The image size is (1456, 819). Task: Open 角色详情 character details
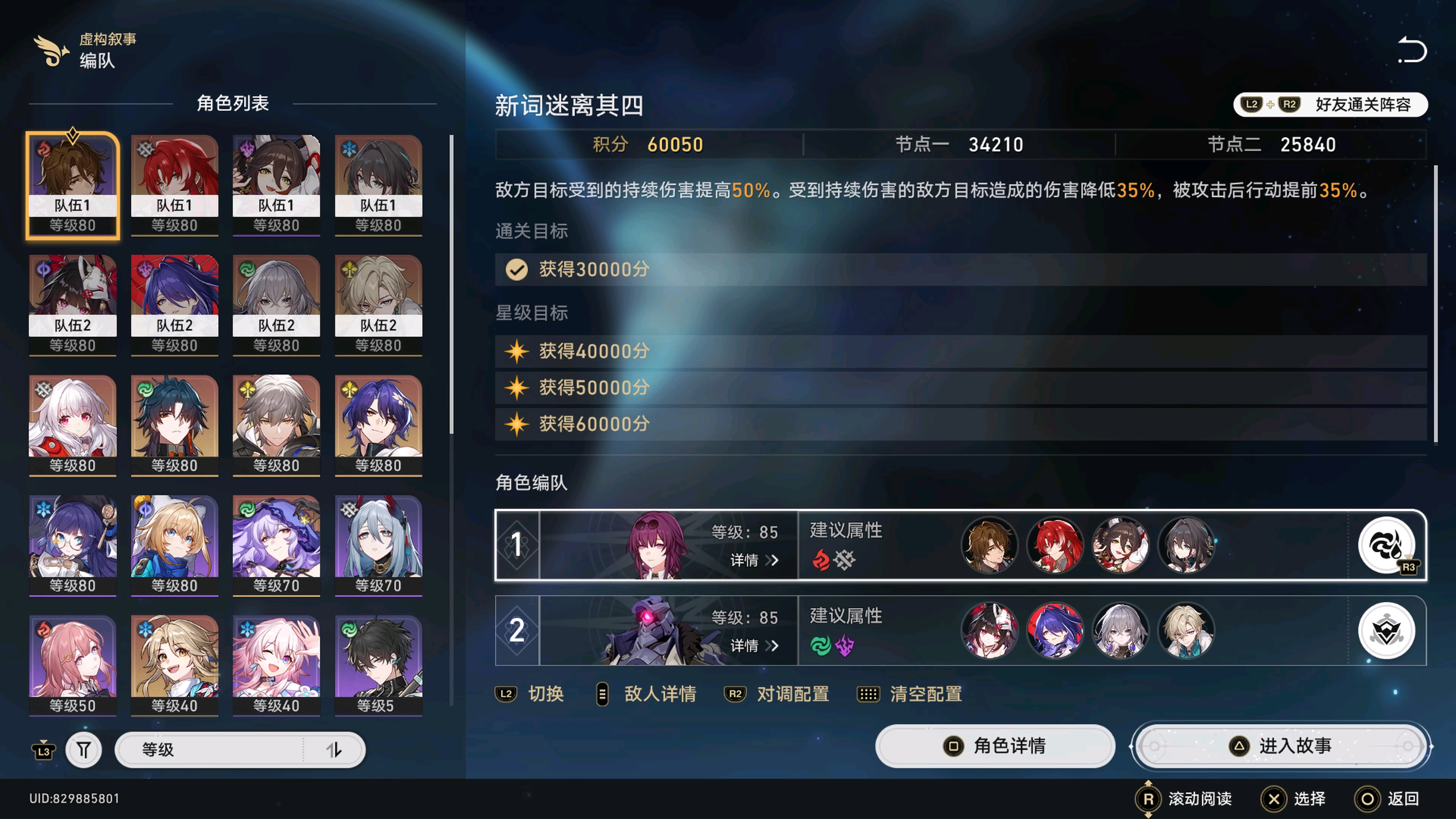coord(995,746)
